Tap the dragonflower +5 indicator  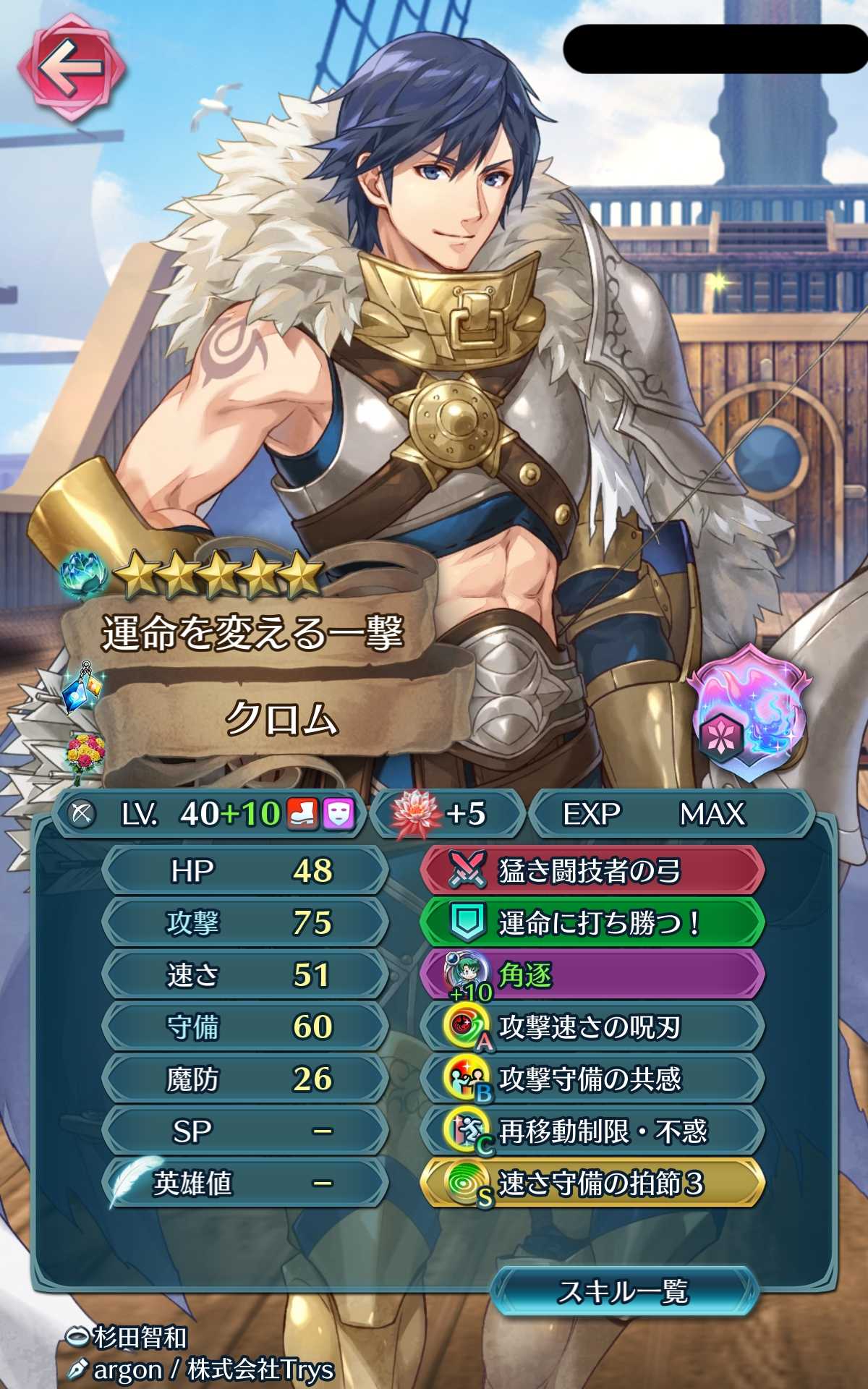pyautogui.click(x=446, y=814)
